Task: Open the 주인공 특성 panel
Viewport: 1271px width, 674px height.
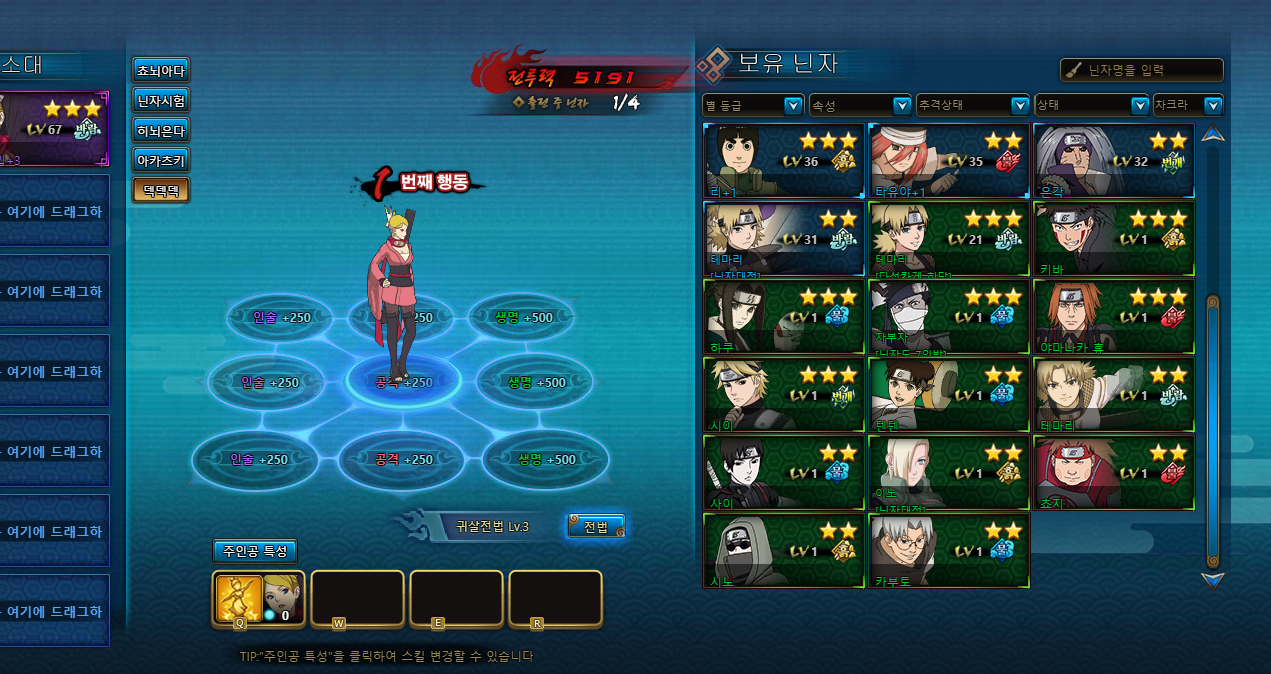Action: coord(254,551)
